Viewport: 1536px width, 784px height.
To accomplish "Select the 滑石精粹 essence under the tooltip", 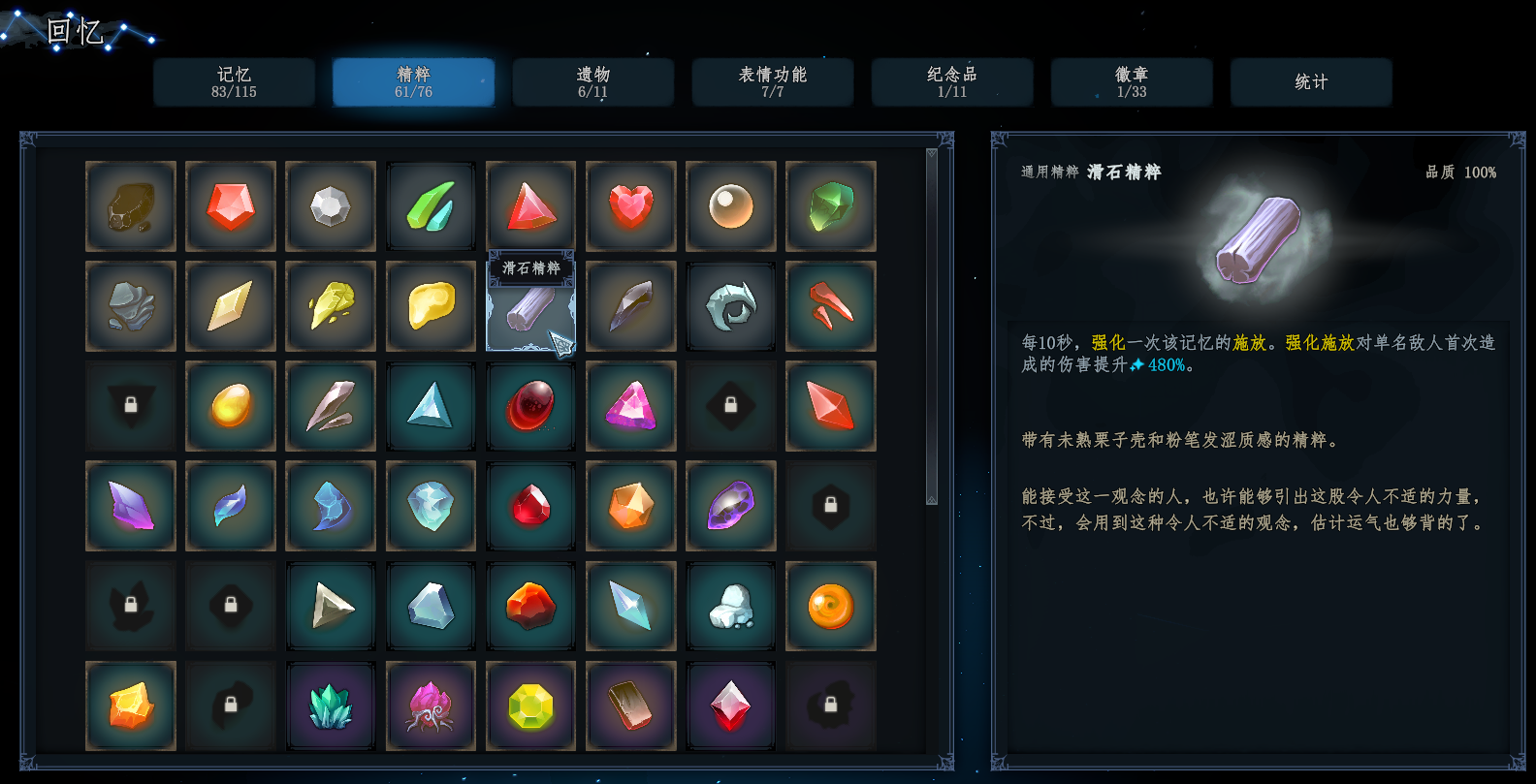I will point(530,310).
